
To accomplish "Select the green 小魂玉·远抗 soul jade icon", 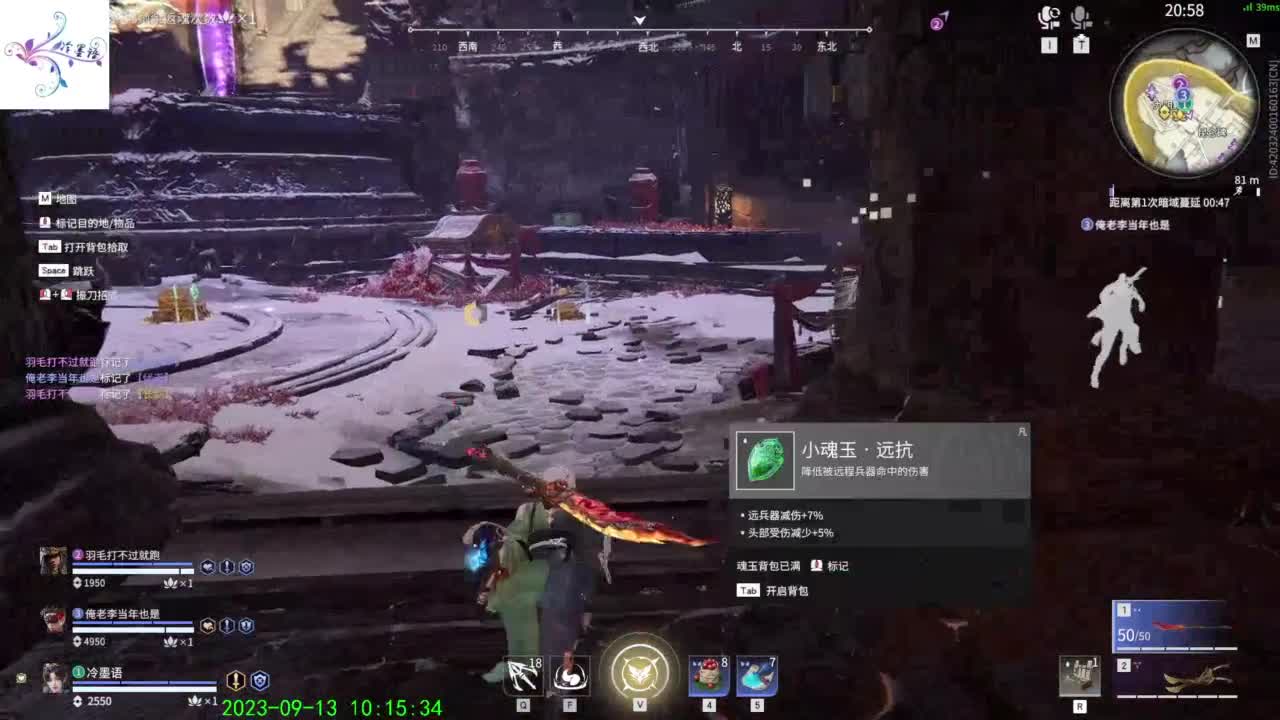I will tap(763, 459).
